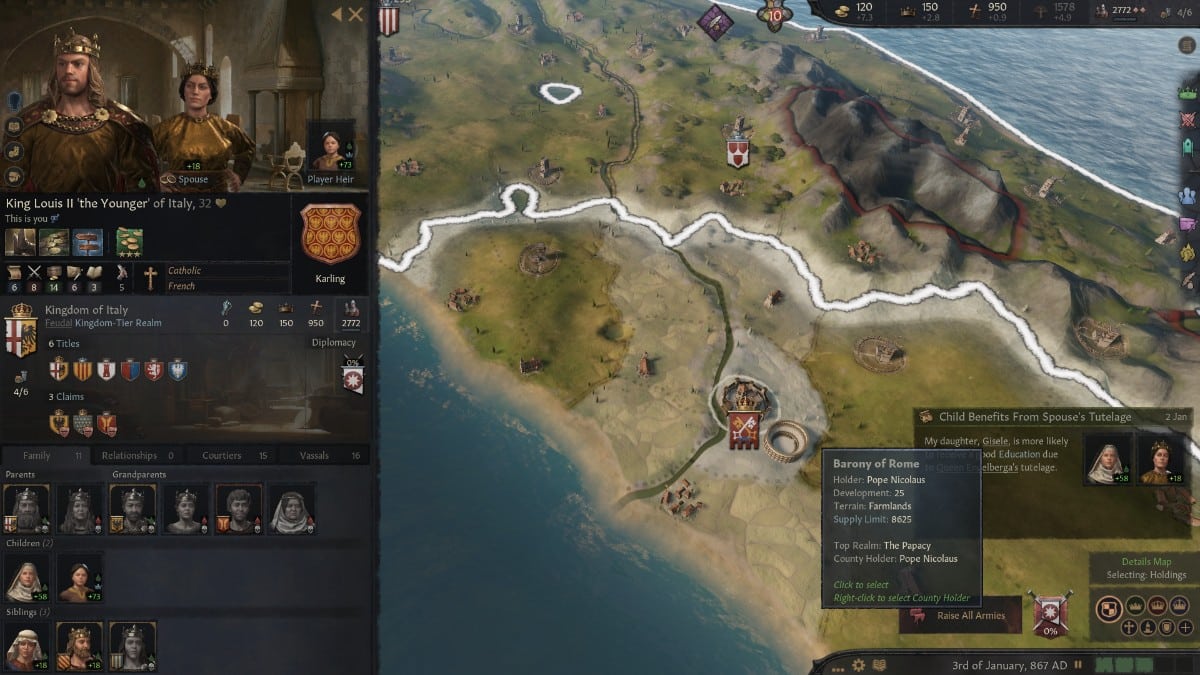Go back with the left arrow in character window
This screenshot has width=1200, height=675.
click(336, 14)
